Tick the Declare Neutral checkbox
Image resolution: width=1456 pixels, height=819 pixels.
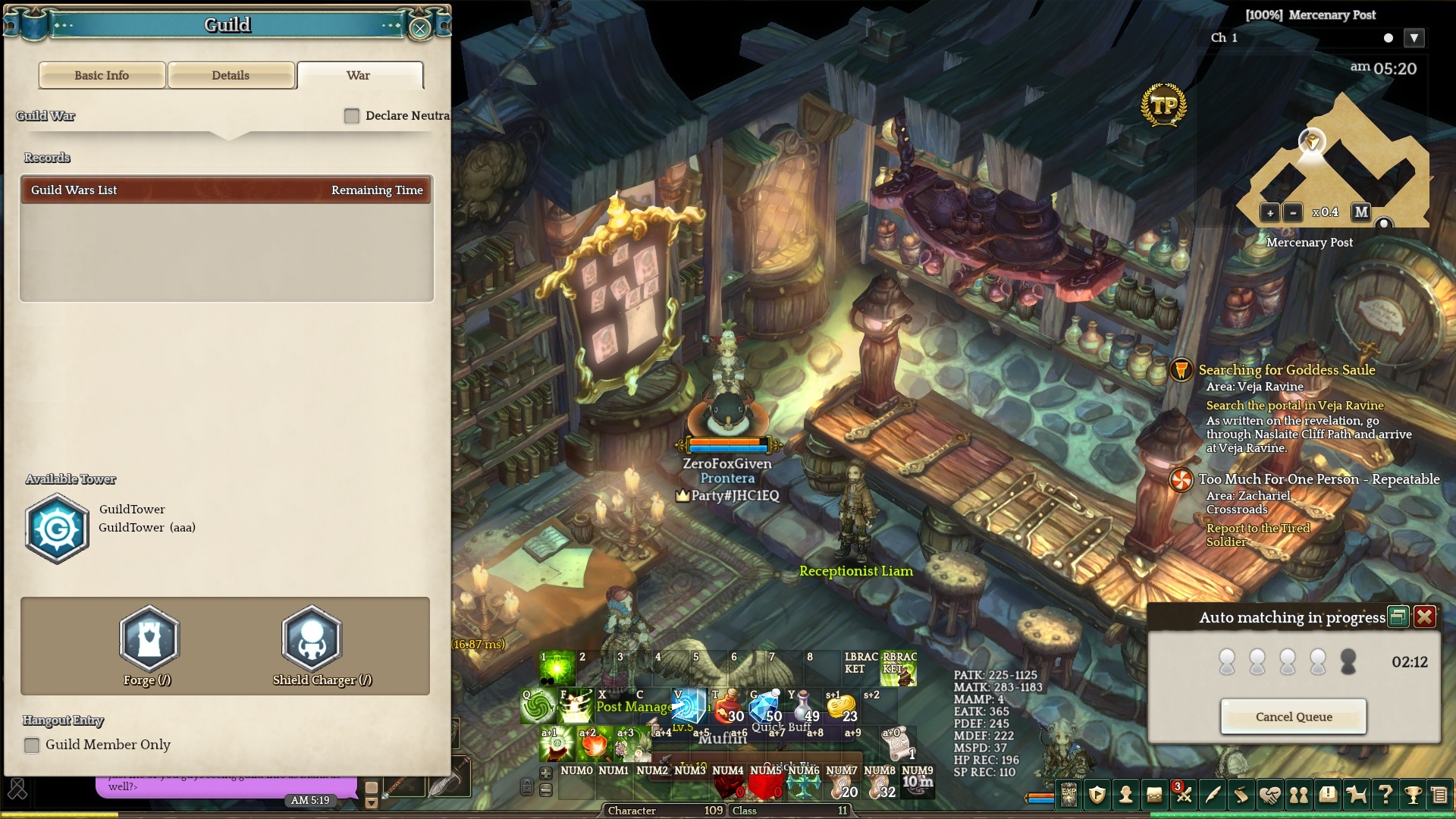click(x=352, y=116)
